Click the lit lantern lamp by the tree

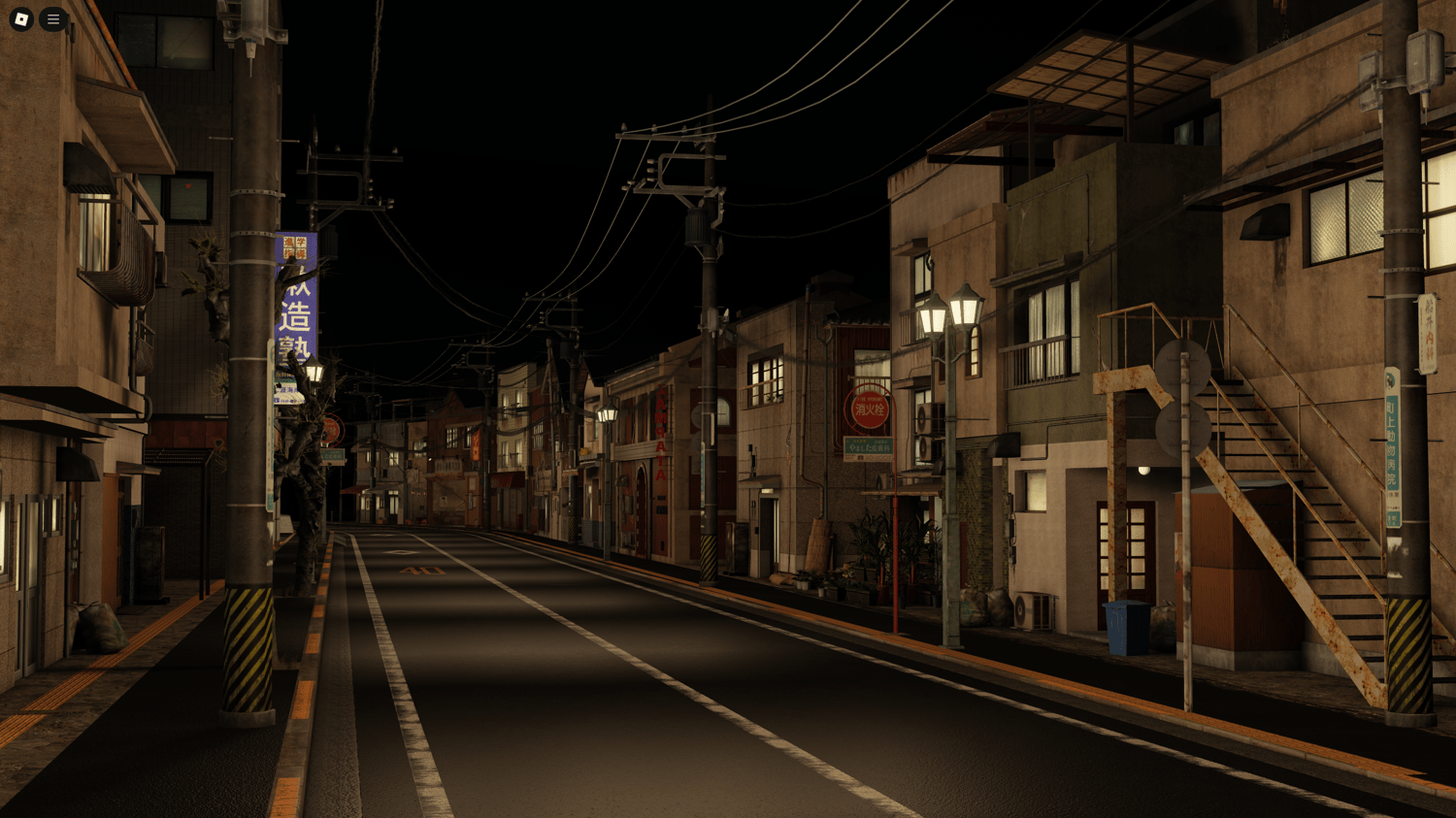[315, 374]
